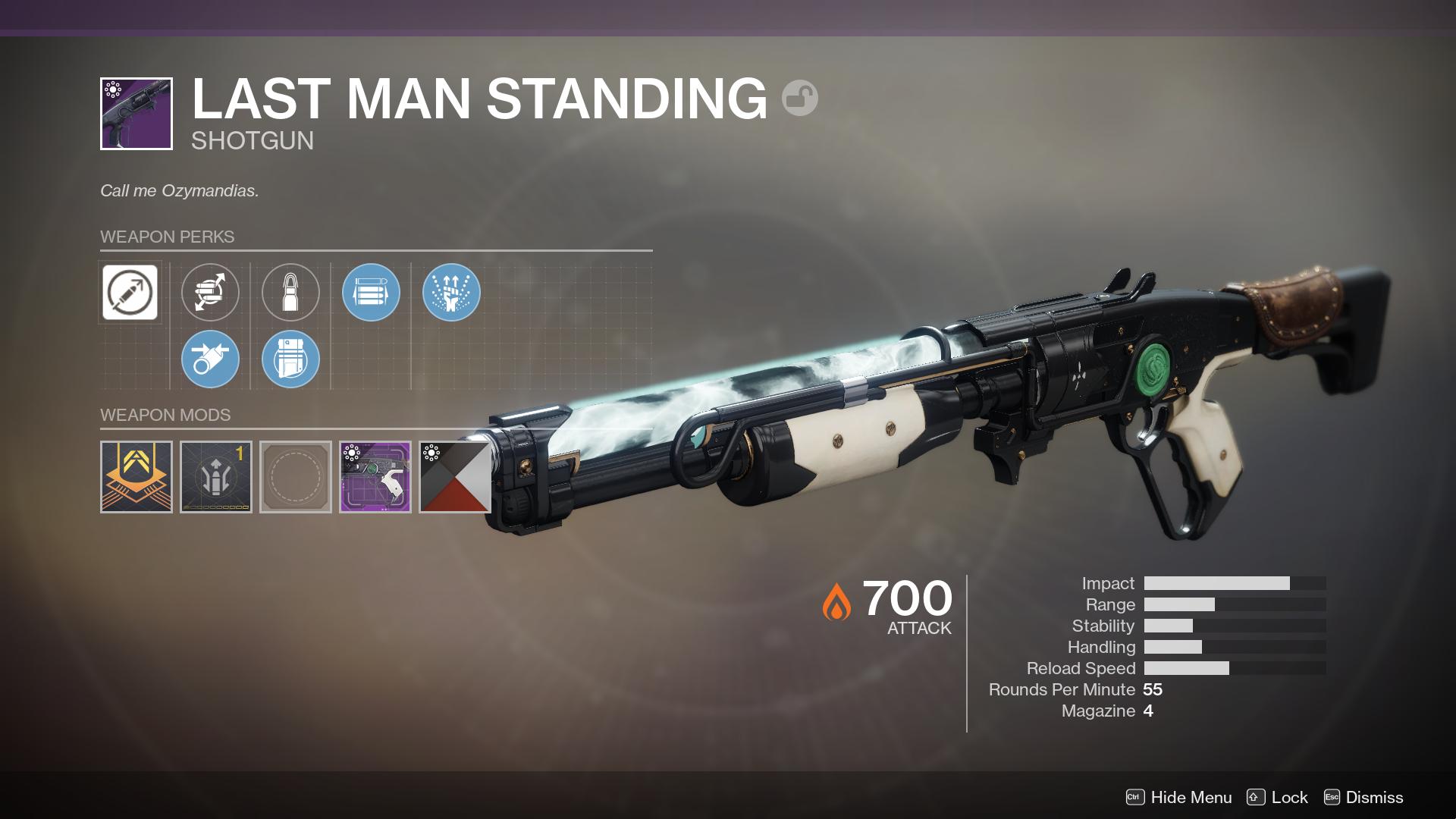
Task: Toggle the padlock beside the weapon name
Action: pyautogui.click(x=802, y=97)
